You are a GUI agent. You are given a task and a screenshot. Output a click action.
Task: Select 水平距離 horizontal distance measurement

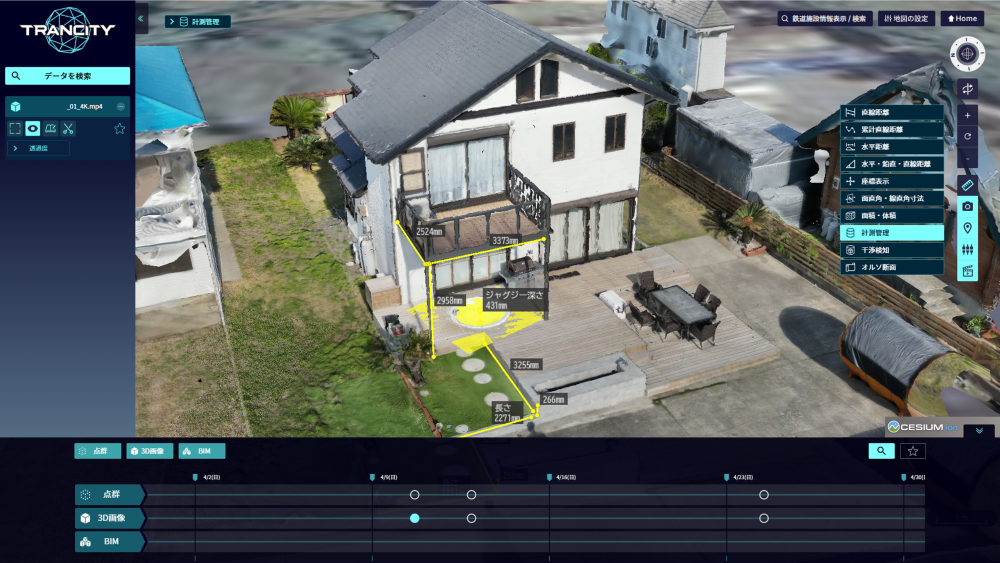[x=893, y=147]
